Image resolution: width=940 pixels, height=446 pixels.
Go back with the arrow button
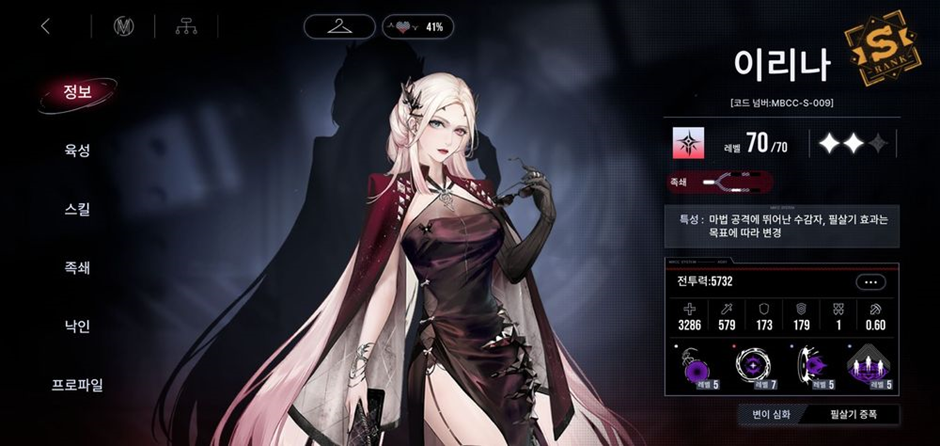(45, 27)
